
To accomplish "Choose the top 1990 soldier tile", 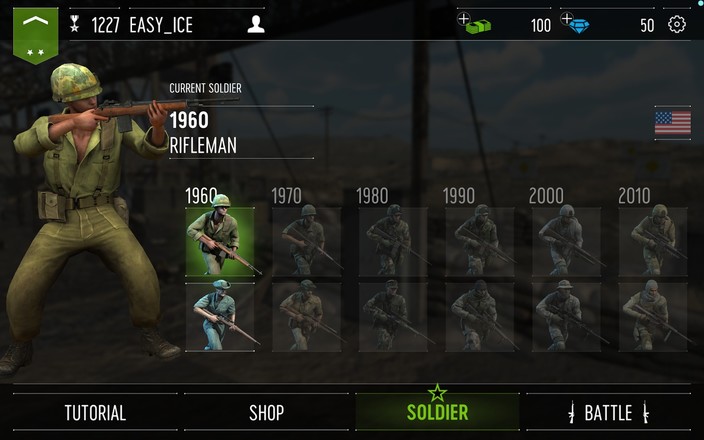I will [x=479, y=241].
